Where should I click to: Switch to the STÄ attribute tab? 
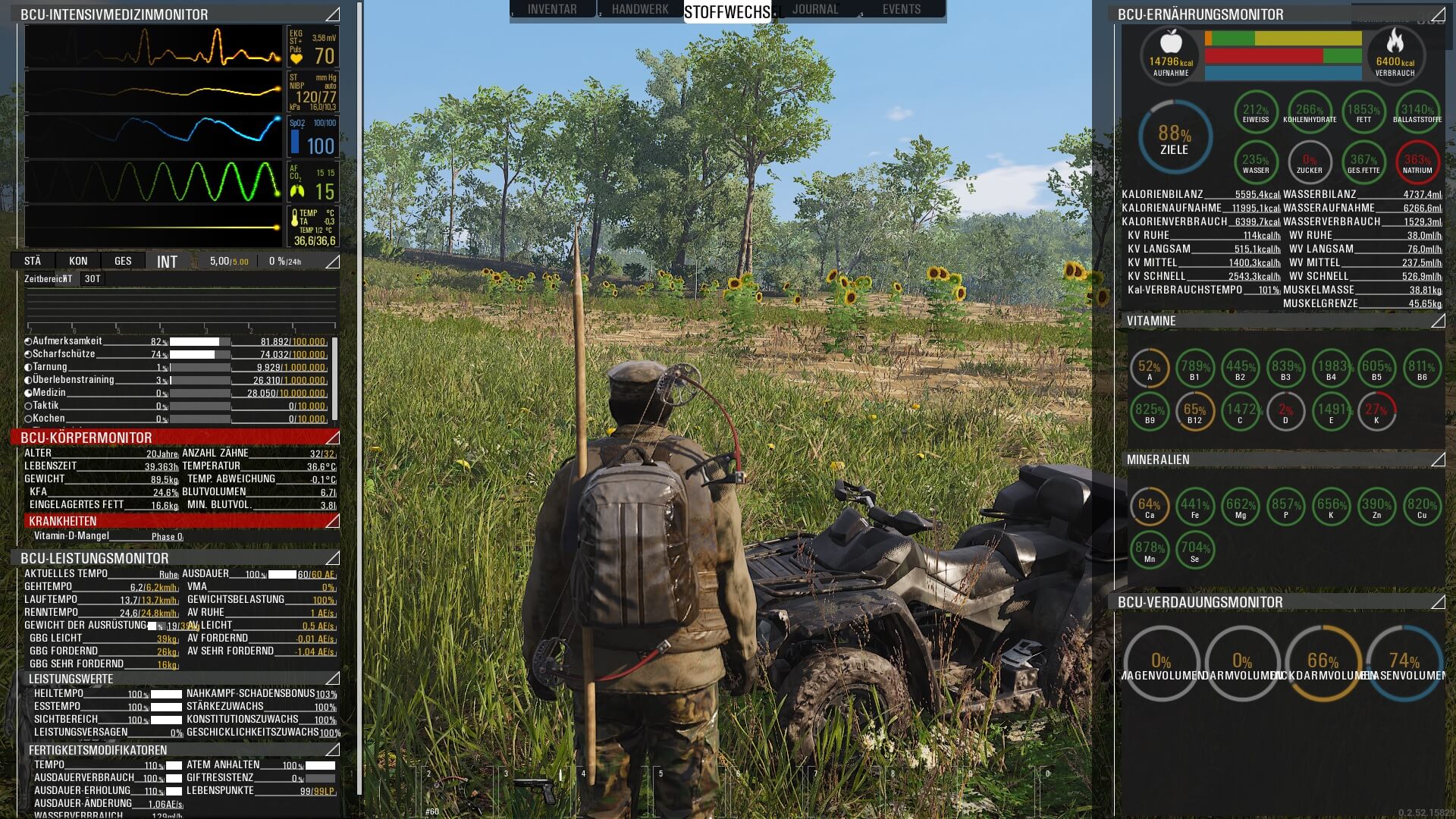(x=33, y=261)
